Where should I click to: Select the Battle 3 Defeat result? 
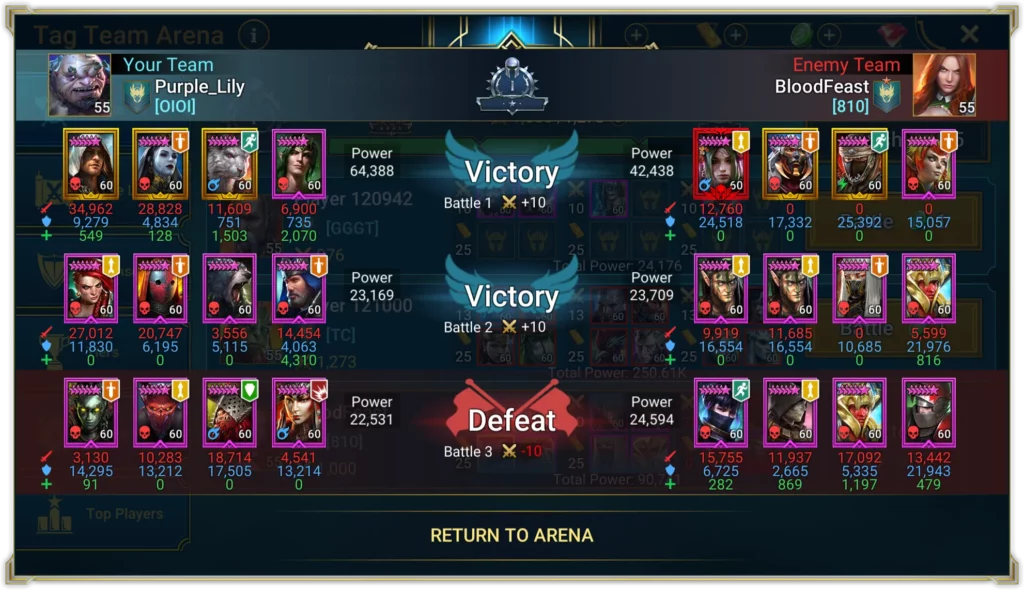[511, 420]
